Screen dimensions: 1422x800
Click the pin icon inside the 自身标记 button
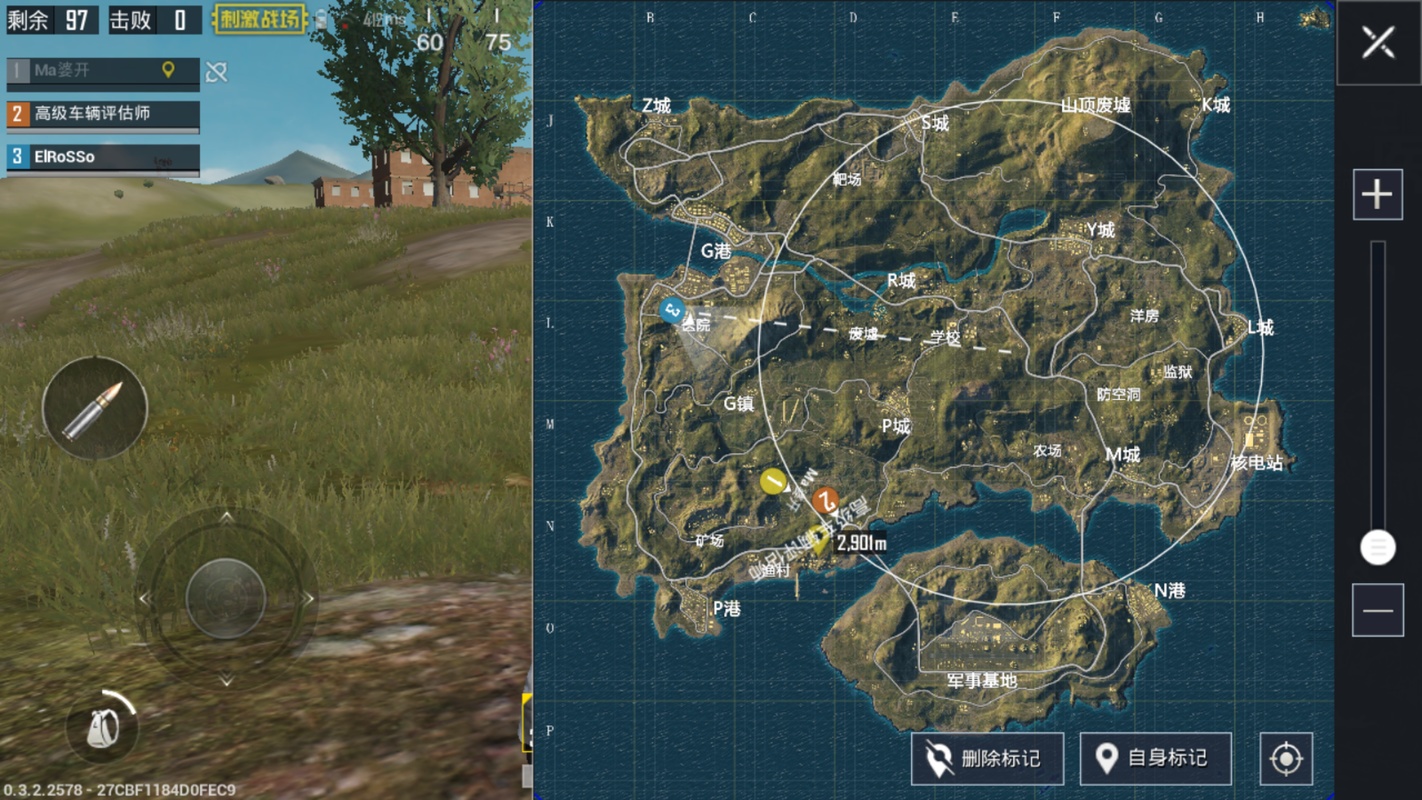pyautogui.click(x=1108, y=758)
